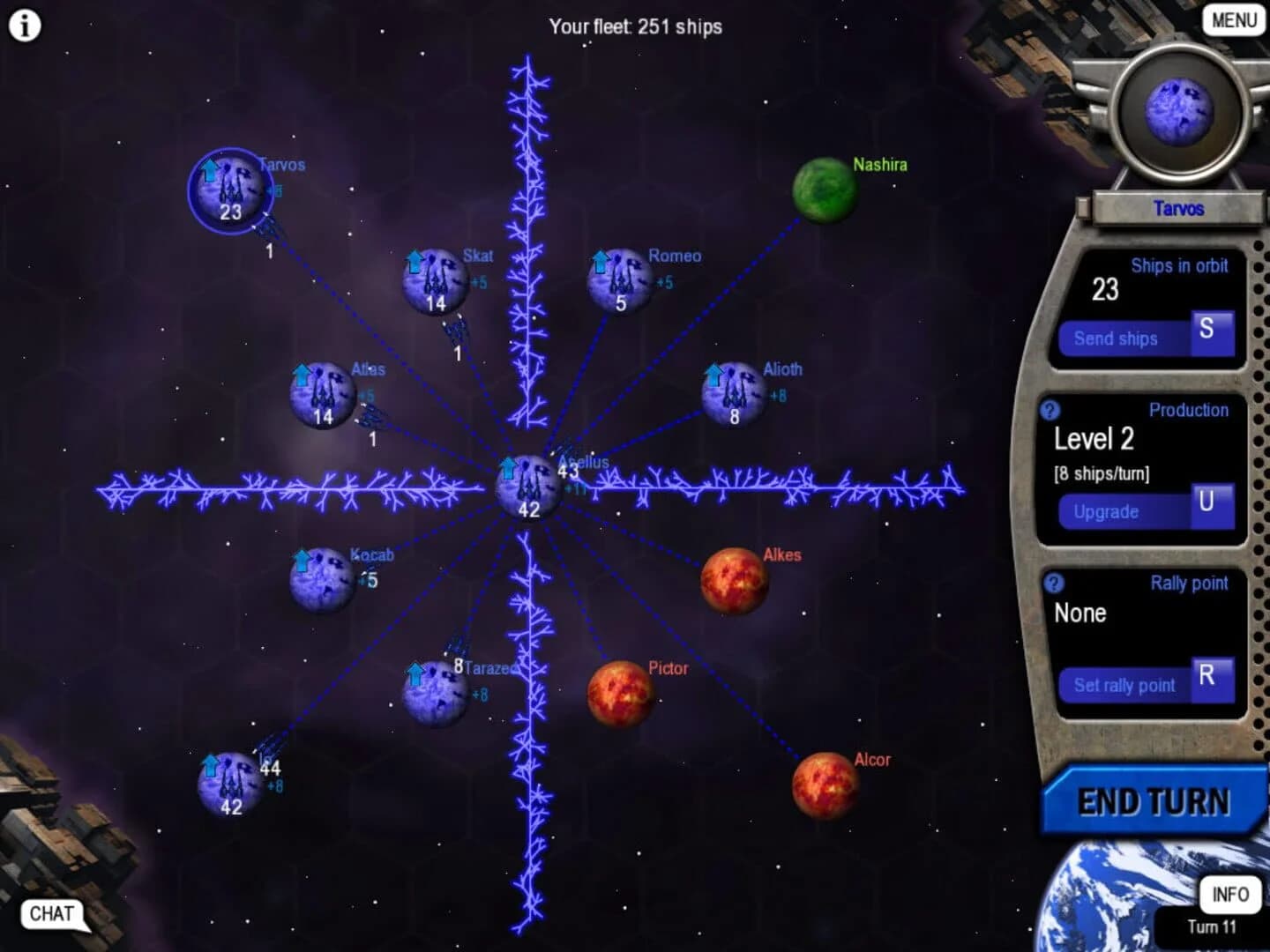Select planet Kocab

point(321,579)
